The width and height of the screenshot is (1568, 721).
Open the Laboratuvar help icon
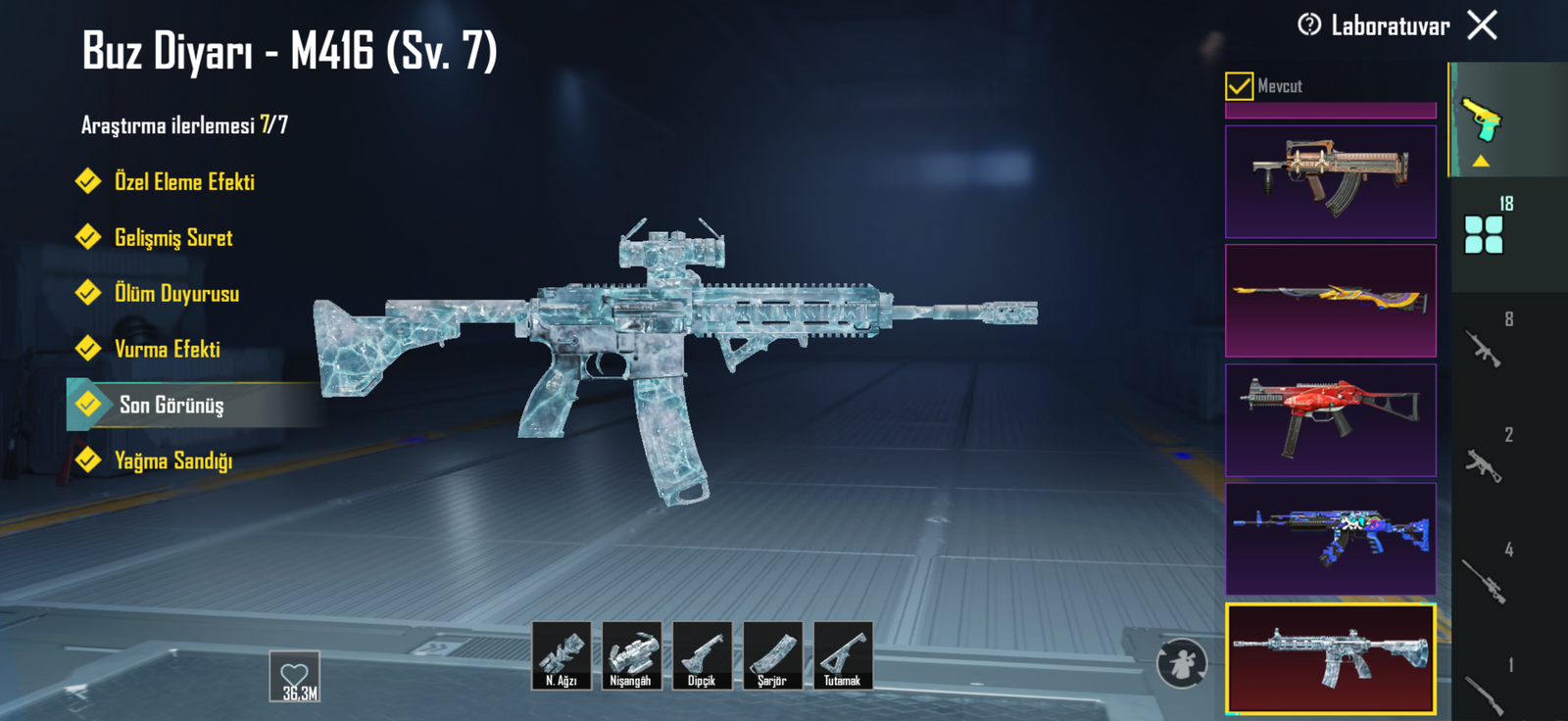(x=1309, y=24)
